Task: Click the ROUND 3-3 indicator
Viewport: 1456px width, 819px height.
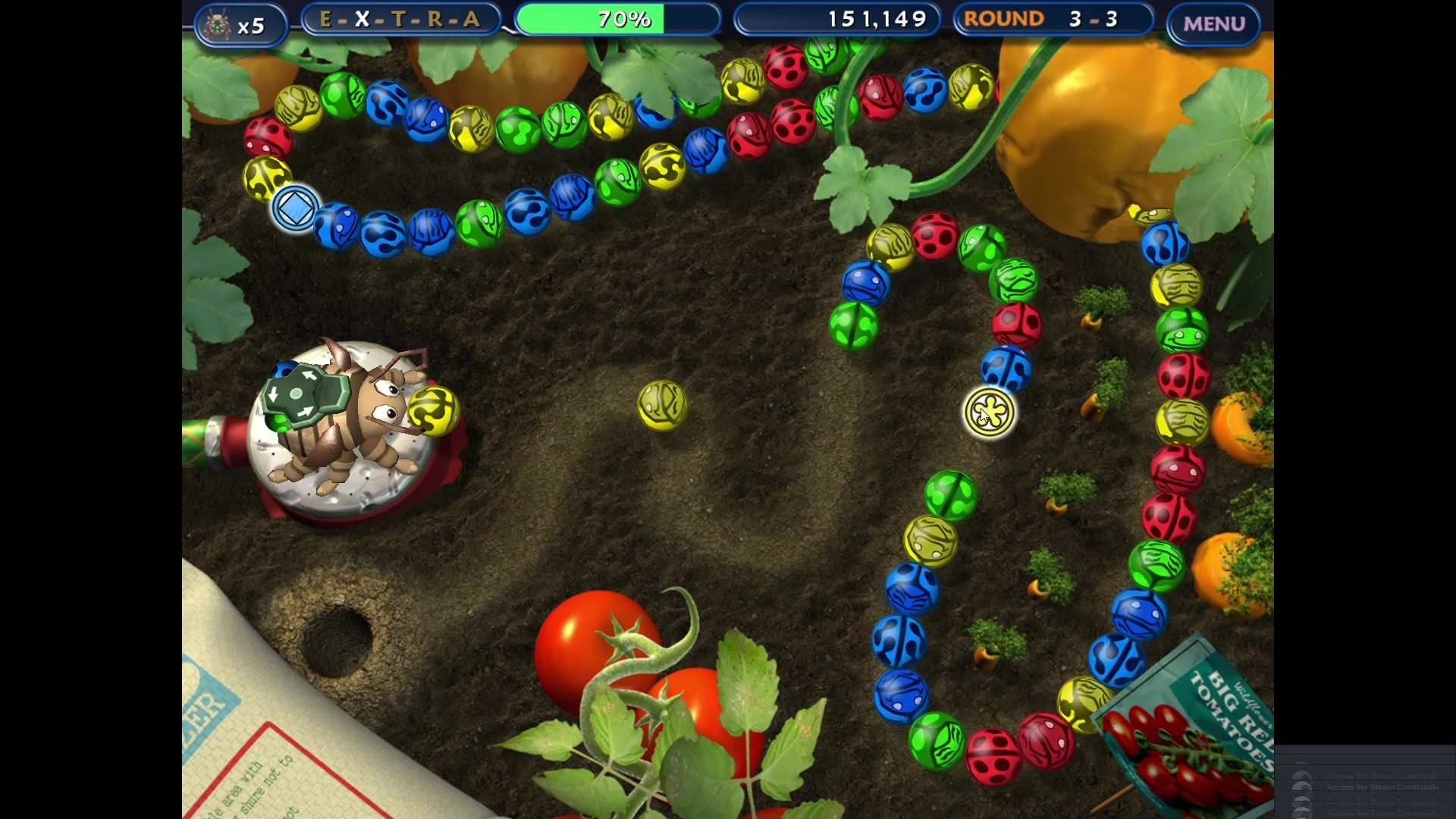Action: click(1053, 18)
